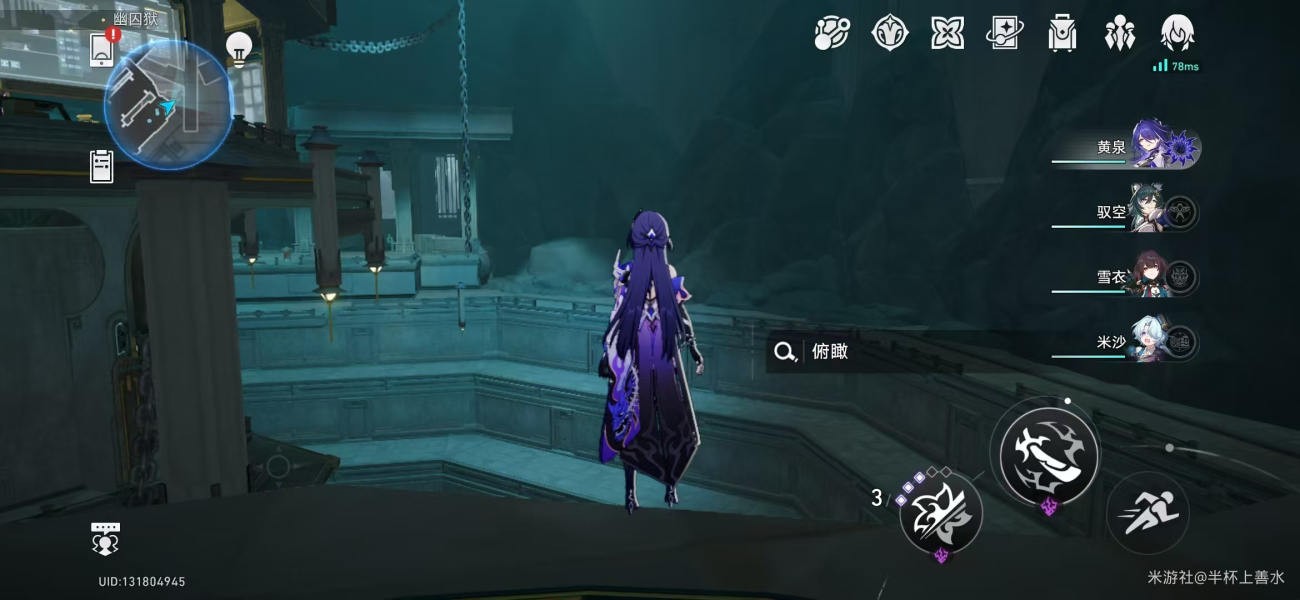
Task: Tap the sprint running-figure button
Action: (1147, 513)
